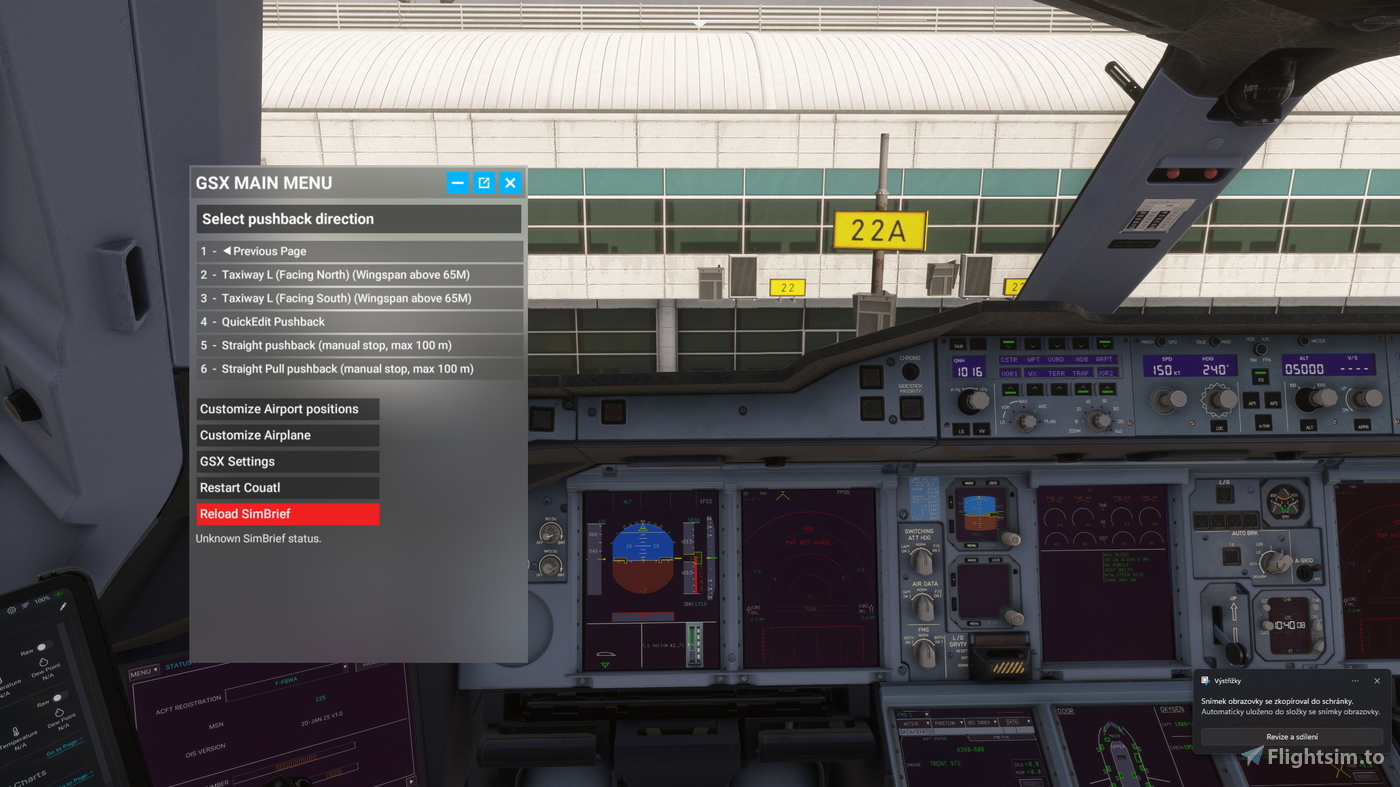
Task: Open the Customize Airplane menu
Action: coord(287,434)
